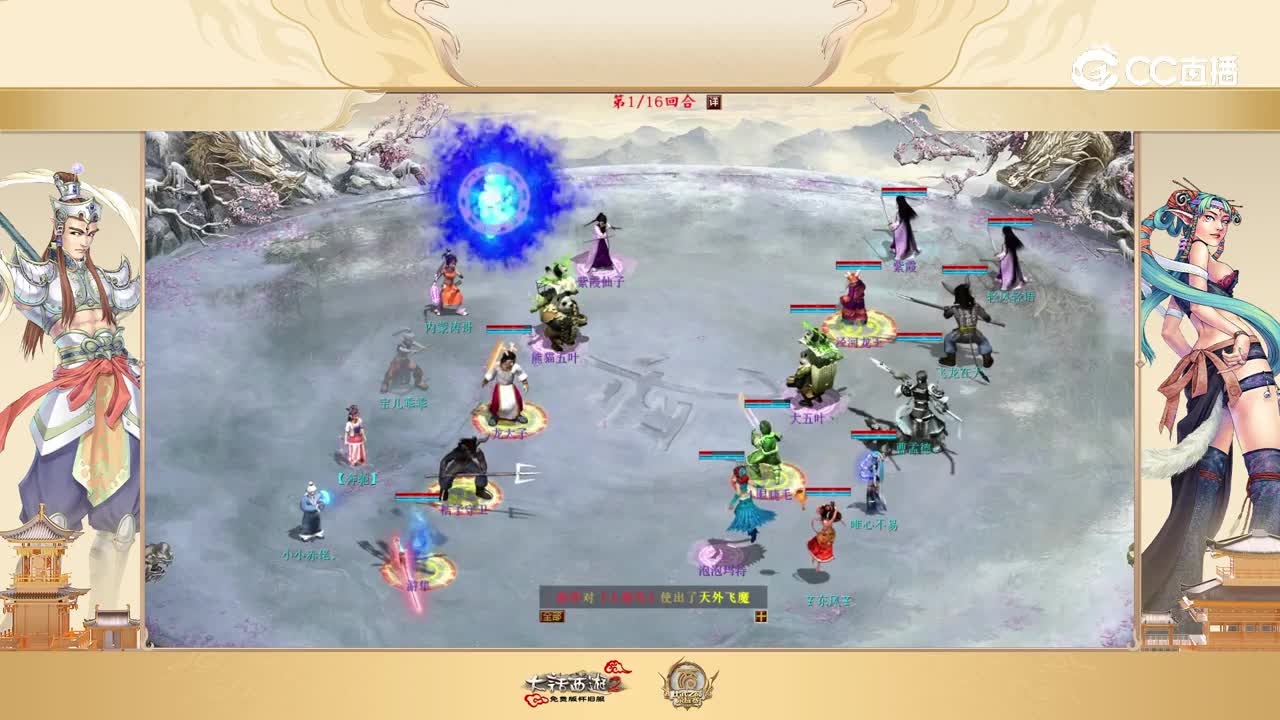Click the 全部 battle log filter
The height and width of the screenshot is (720, 1280).
pos(554,618)
